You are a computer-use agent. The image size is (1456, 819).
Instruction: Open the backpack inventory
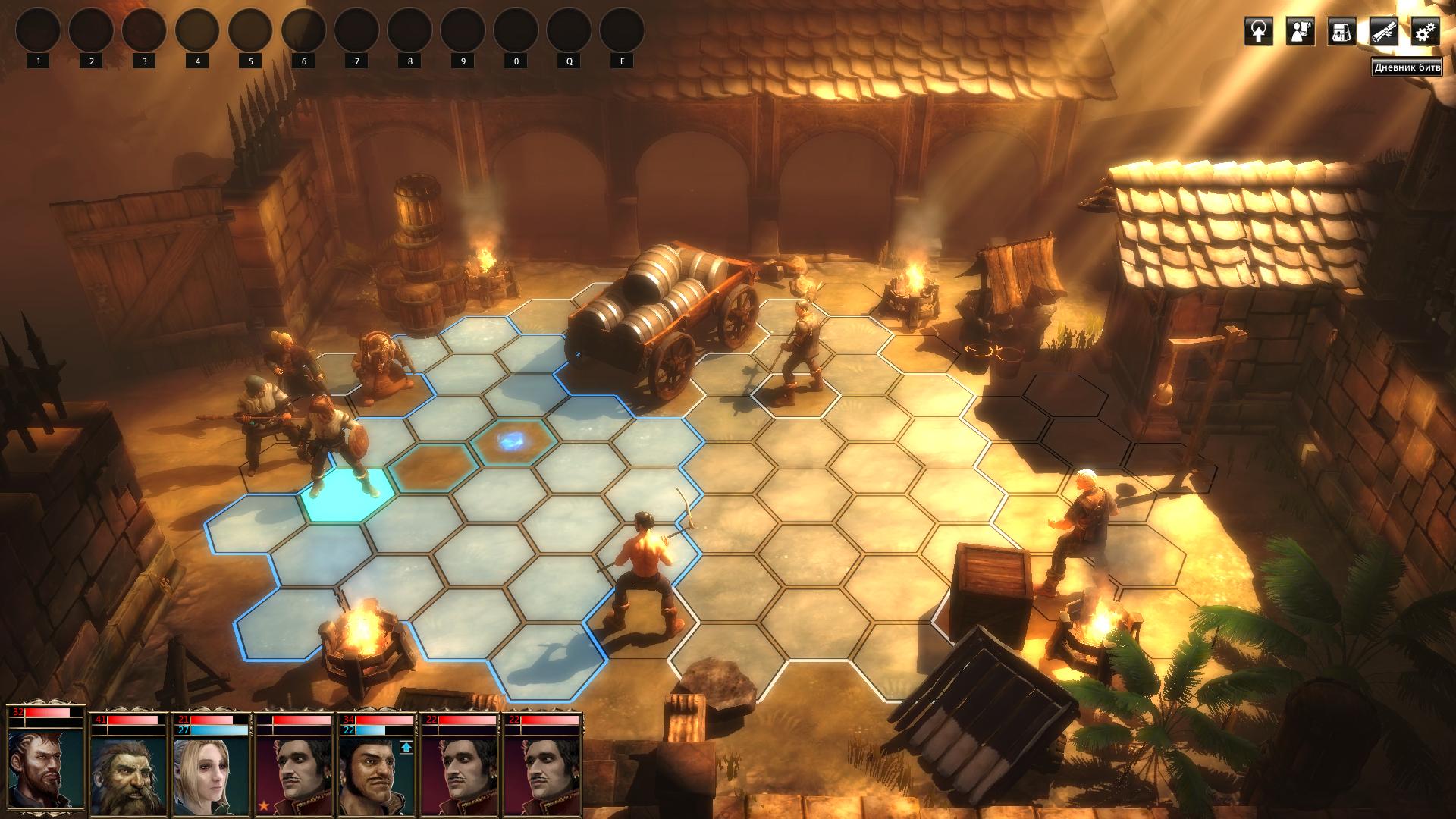point(1341,32)
